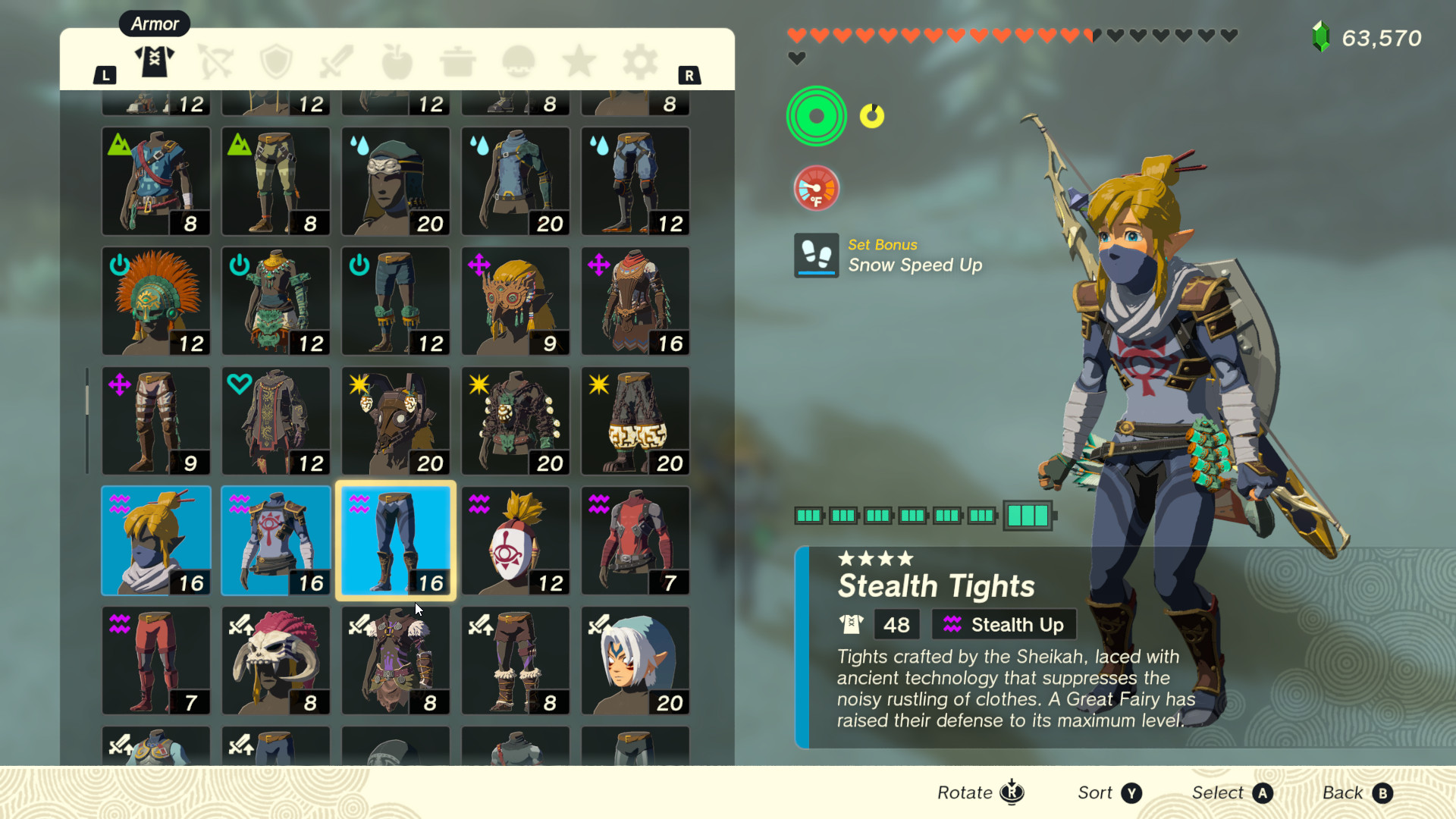This screenshot has width=1456, height=819.
Task: Open the key items tab
Action: tap(519, 61)
